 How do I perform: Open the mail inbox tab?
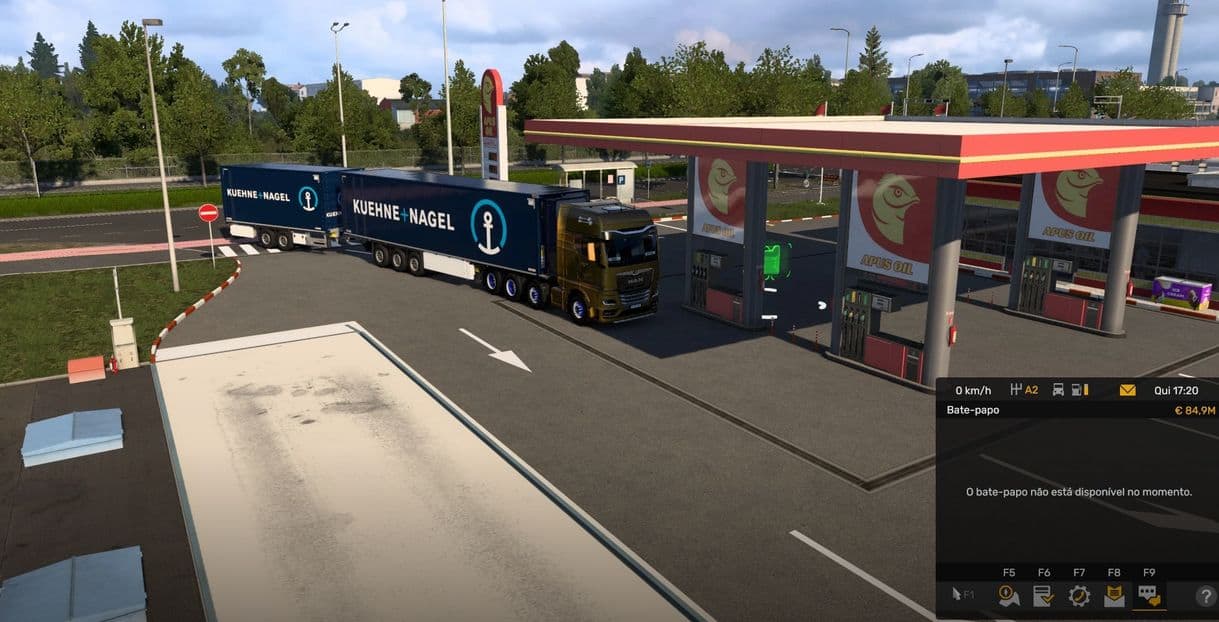pyautogui.click(x=1114, y=596)
